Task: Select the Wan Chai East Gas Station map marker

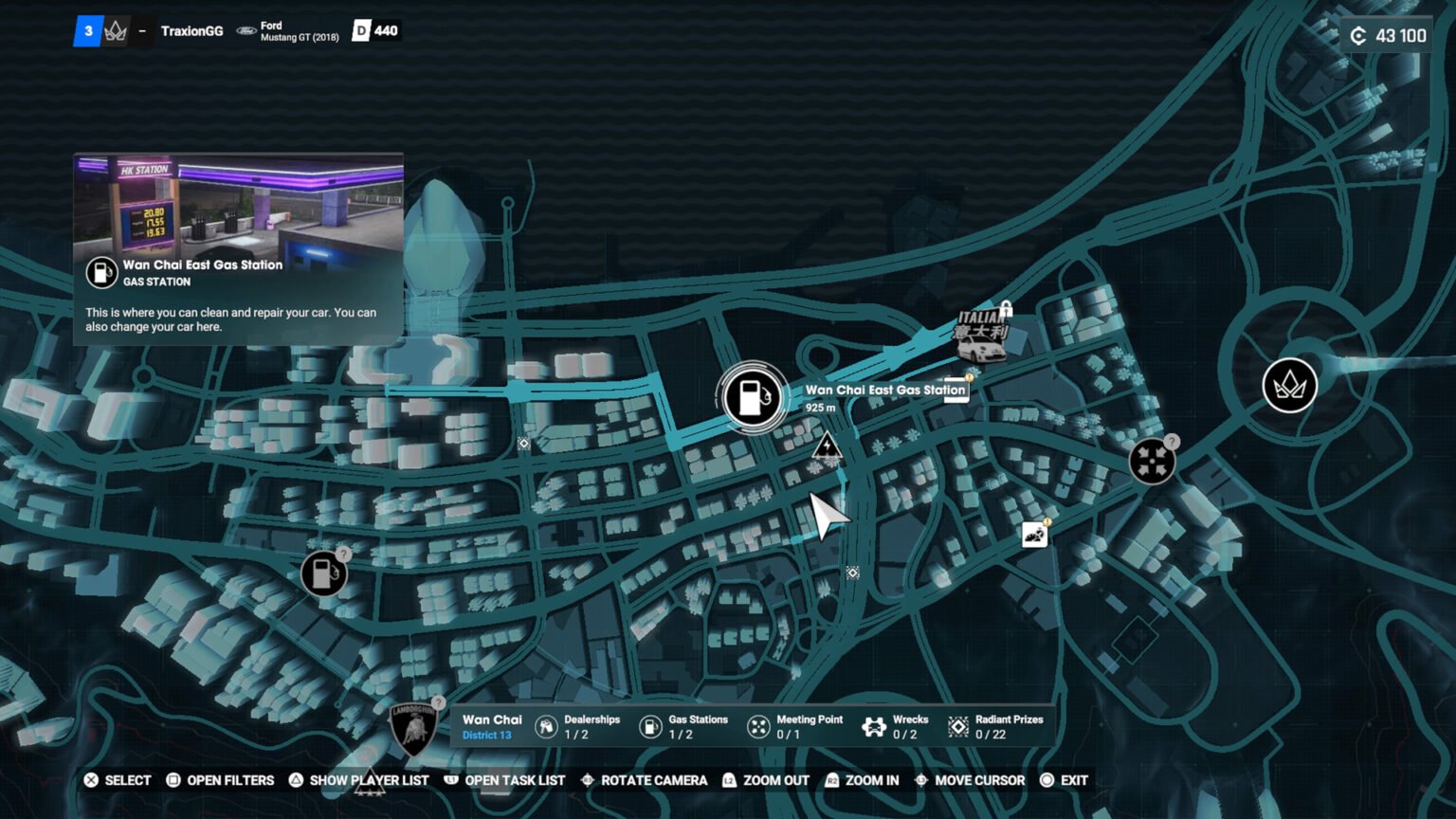Action: pos(752,397)
